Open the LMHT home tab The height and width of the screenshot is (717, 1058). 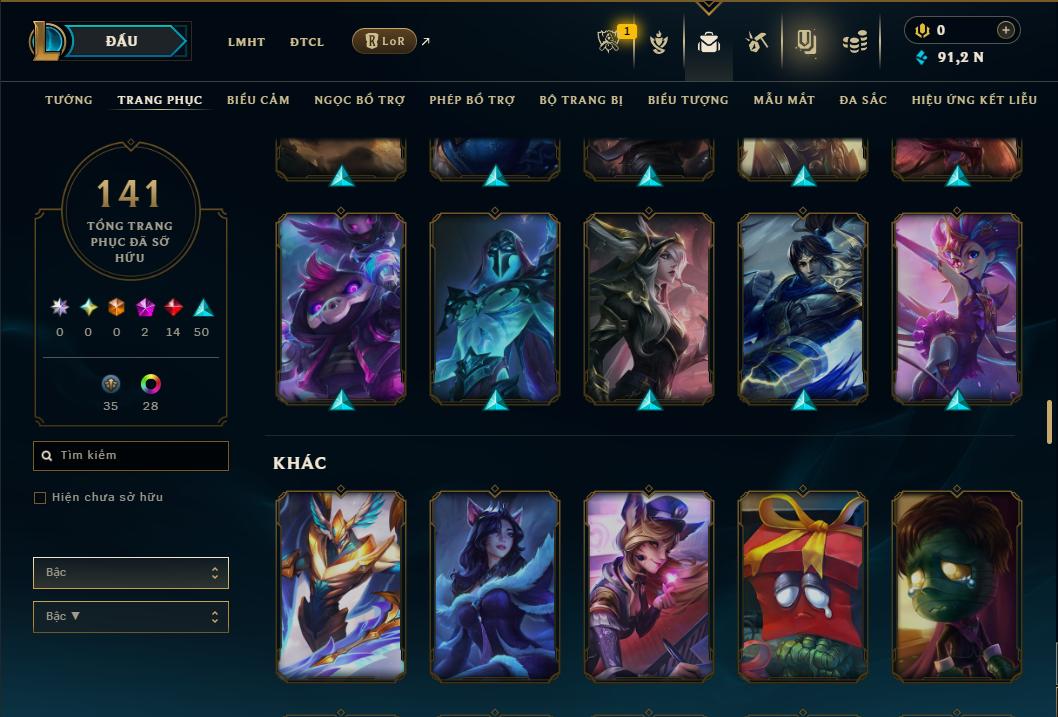246,42
